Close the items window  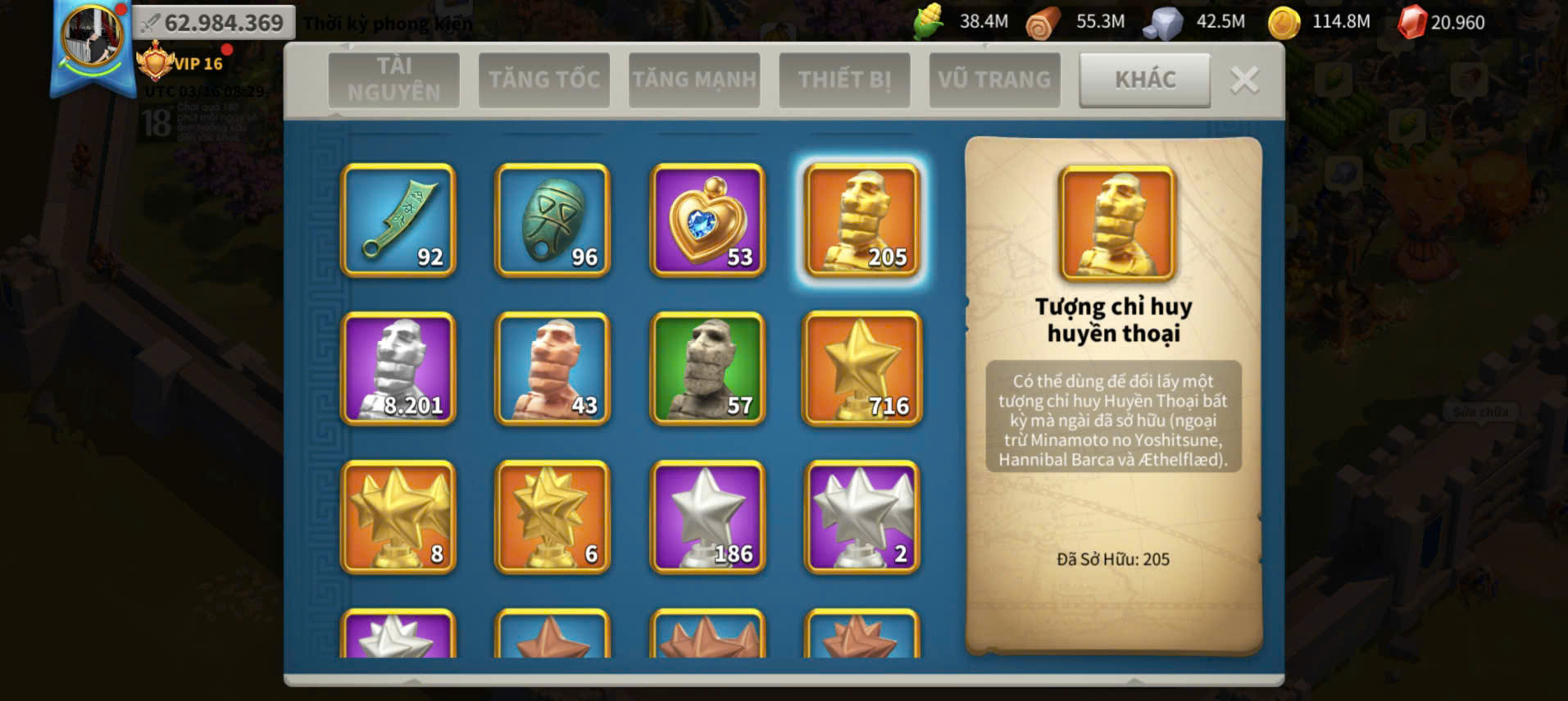tap(1244, 80)
